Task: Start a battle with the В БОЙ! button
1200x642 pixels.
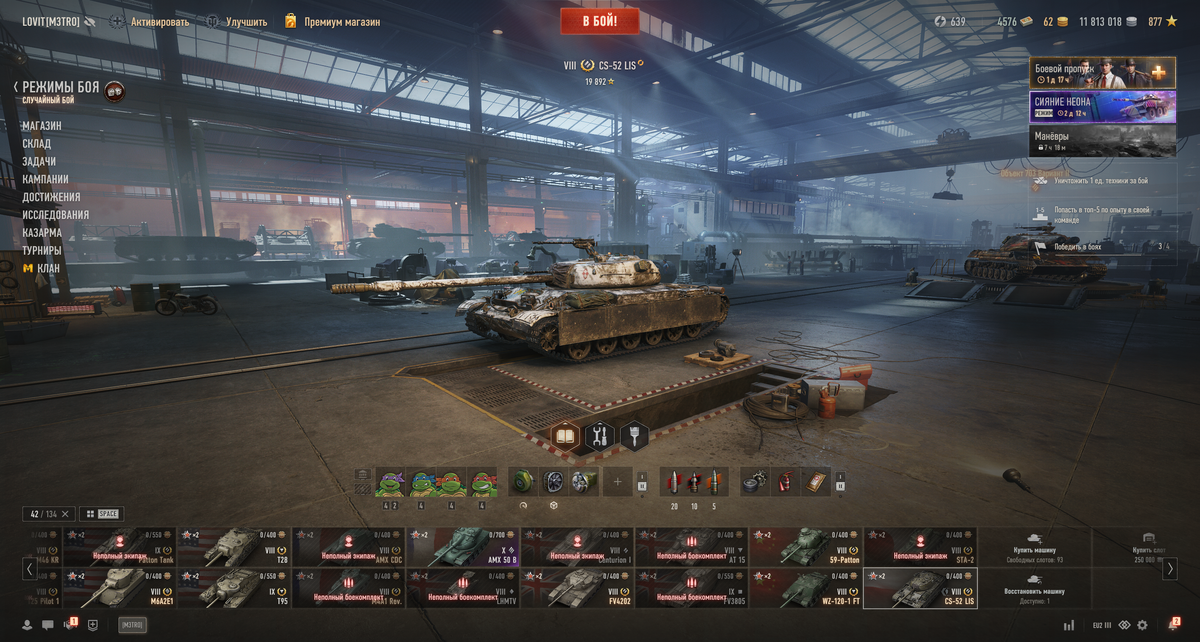Action: (x=599, y=21)
